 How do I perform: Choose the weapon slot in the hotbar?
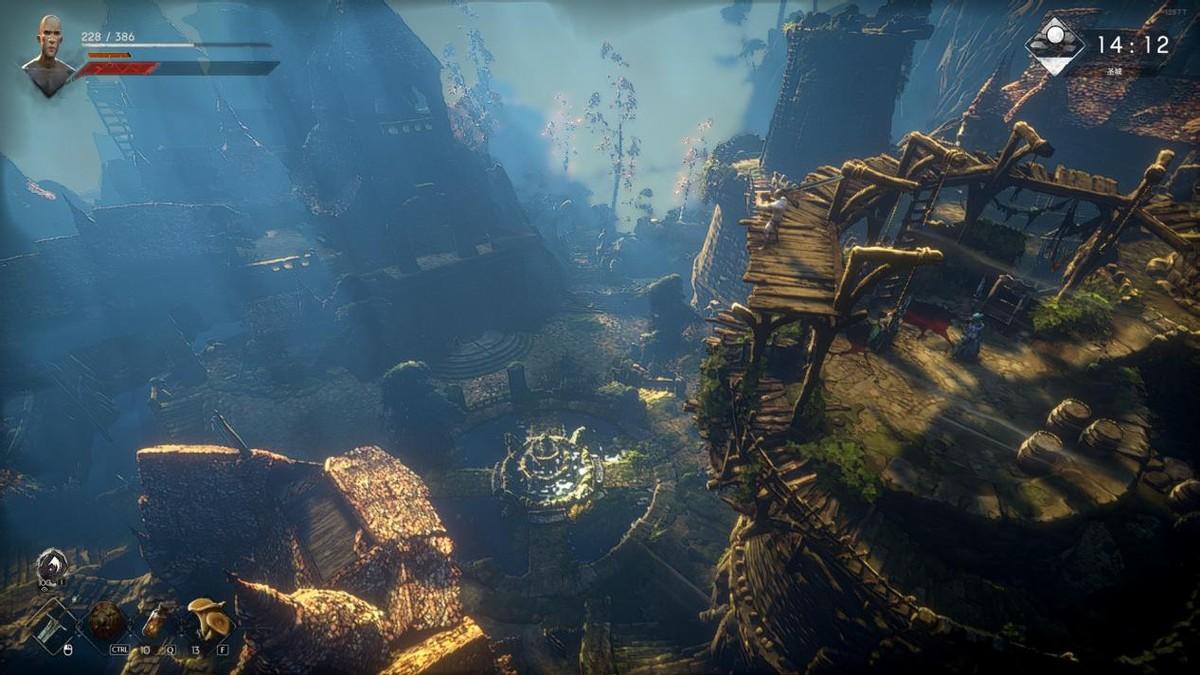[53, 626]
